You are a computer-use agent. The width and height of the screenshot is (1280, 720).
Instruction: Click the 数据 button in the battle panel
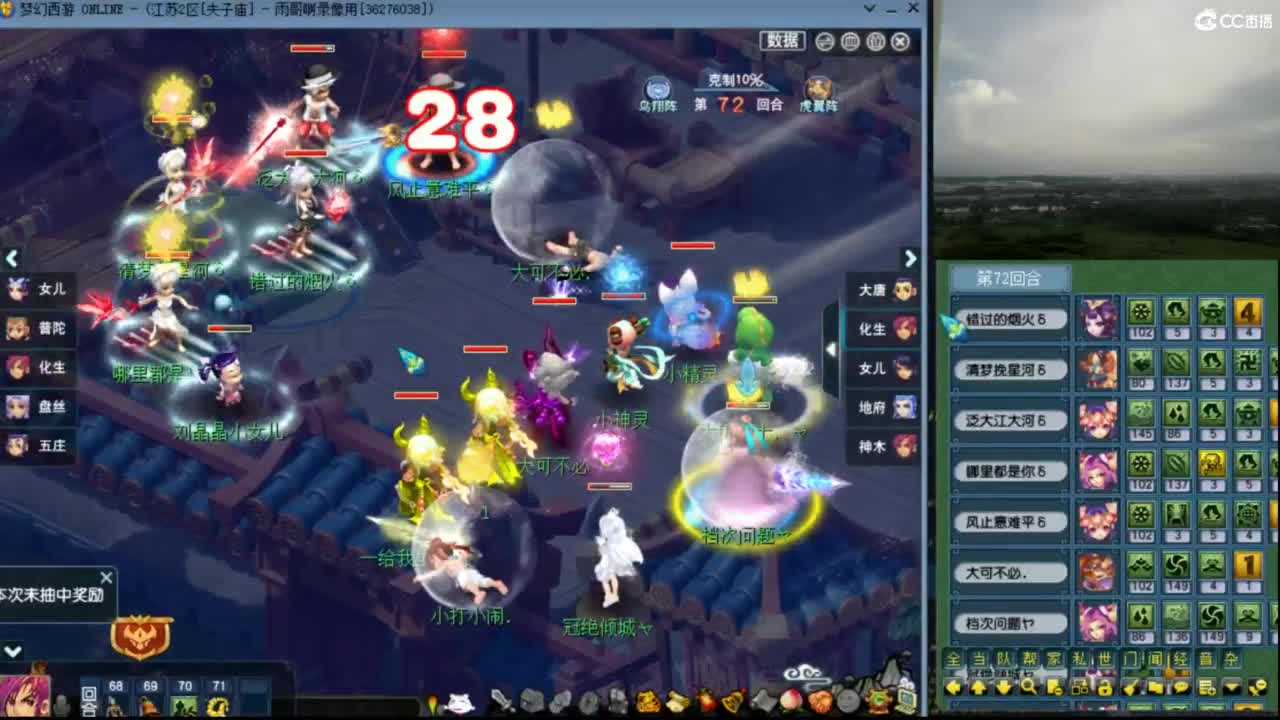tap(782, 40)
